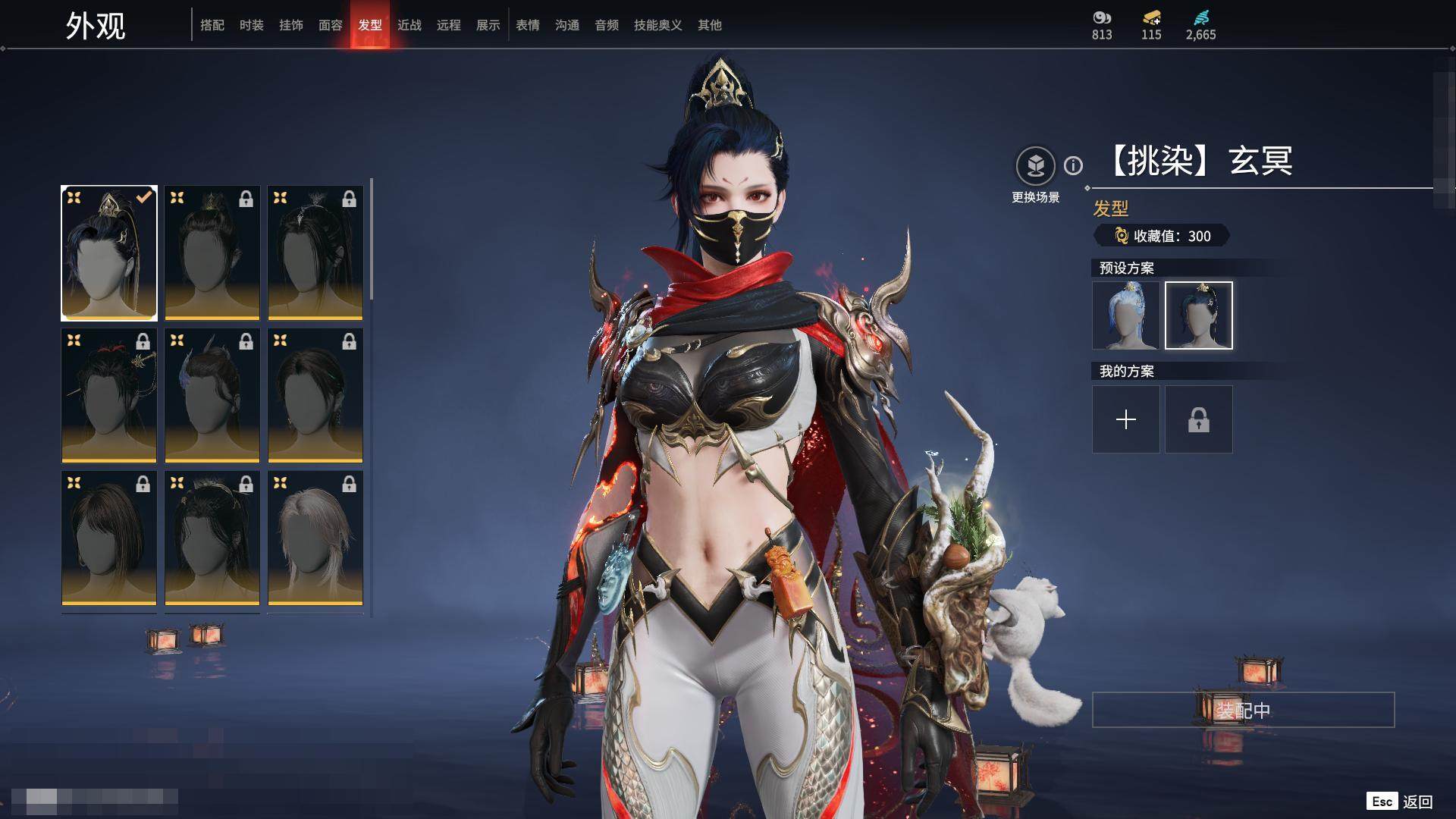This screenshot has height=819, width=1456.
Task: Go to the 面容 tab
Action: tap(331, 25)
